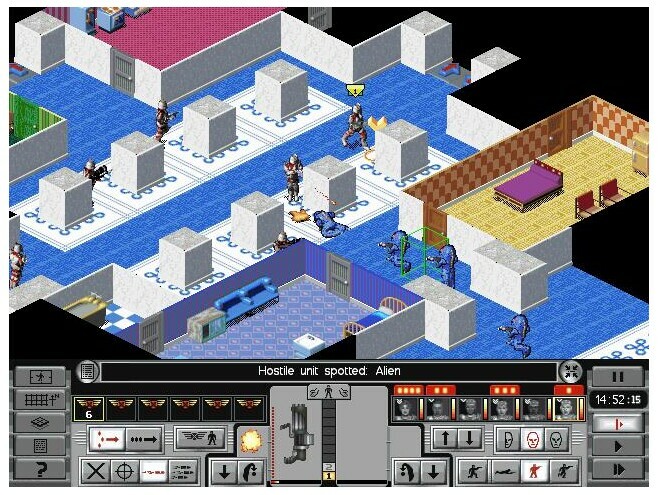Open the help question mark button
The height and width of the screenshot is (495, 658).
click(x=41, y=469)
